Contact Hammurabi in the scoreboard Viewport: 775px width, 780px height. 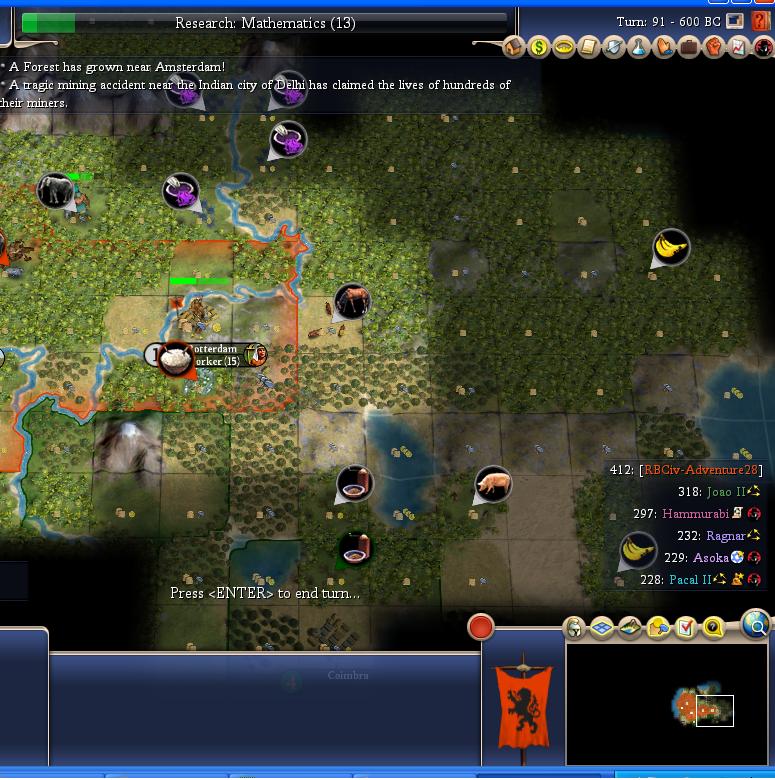tap(696, 514)
